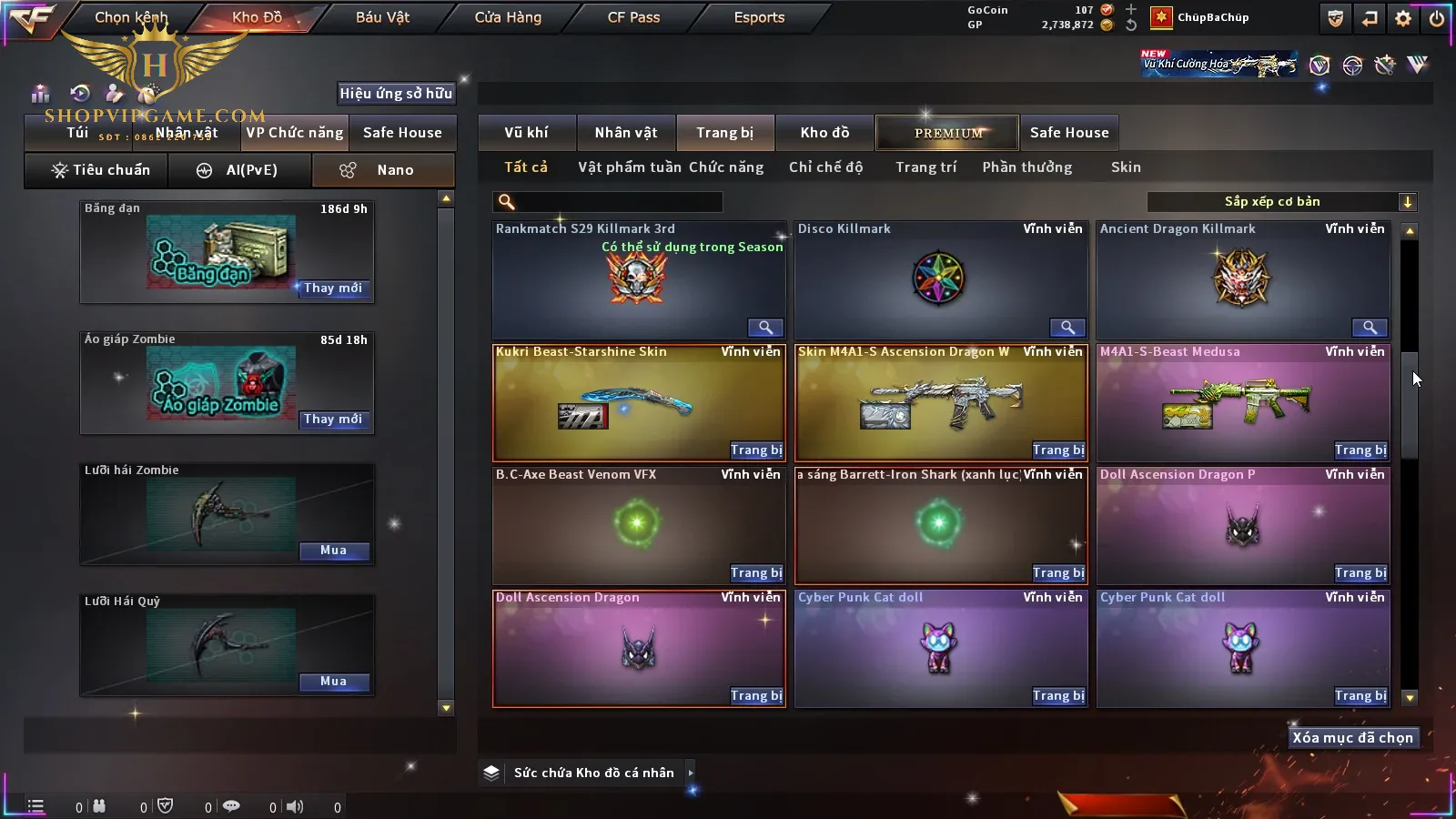Renew the Băng đạn item

tap(333, 288)
